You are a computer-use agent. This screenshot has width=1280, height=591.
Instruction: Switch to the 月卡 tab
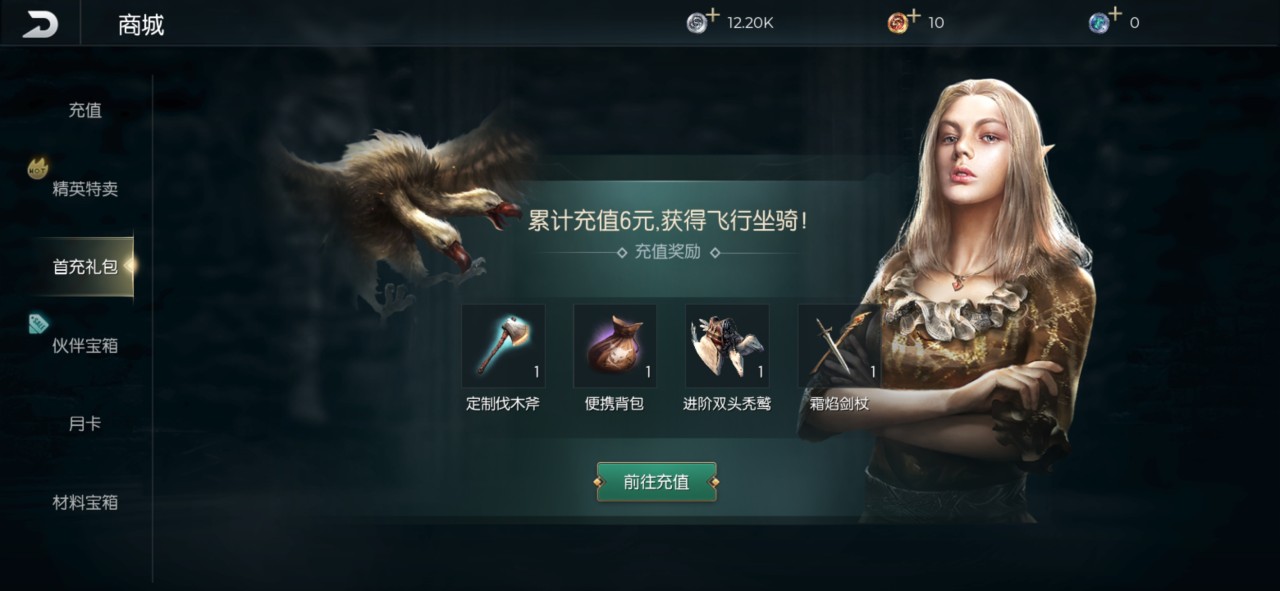(85, 423)
